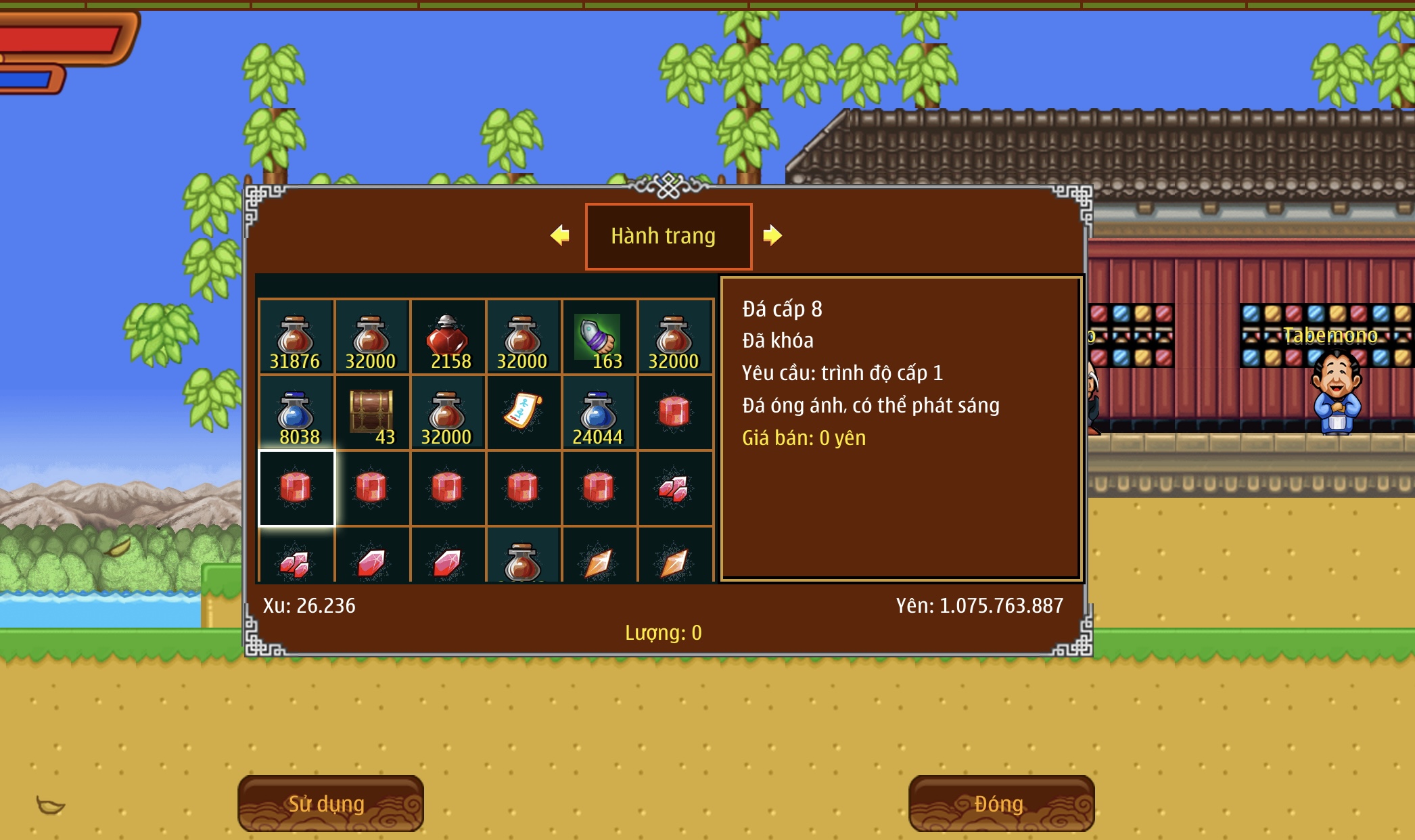Viewport: 1415px width, 840px height.
Task: Choose the red gem potion with 2158
Action: [447, 337]
